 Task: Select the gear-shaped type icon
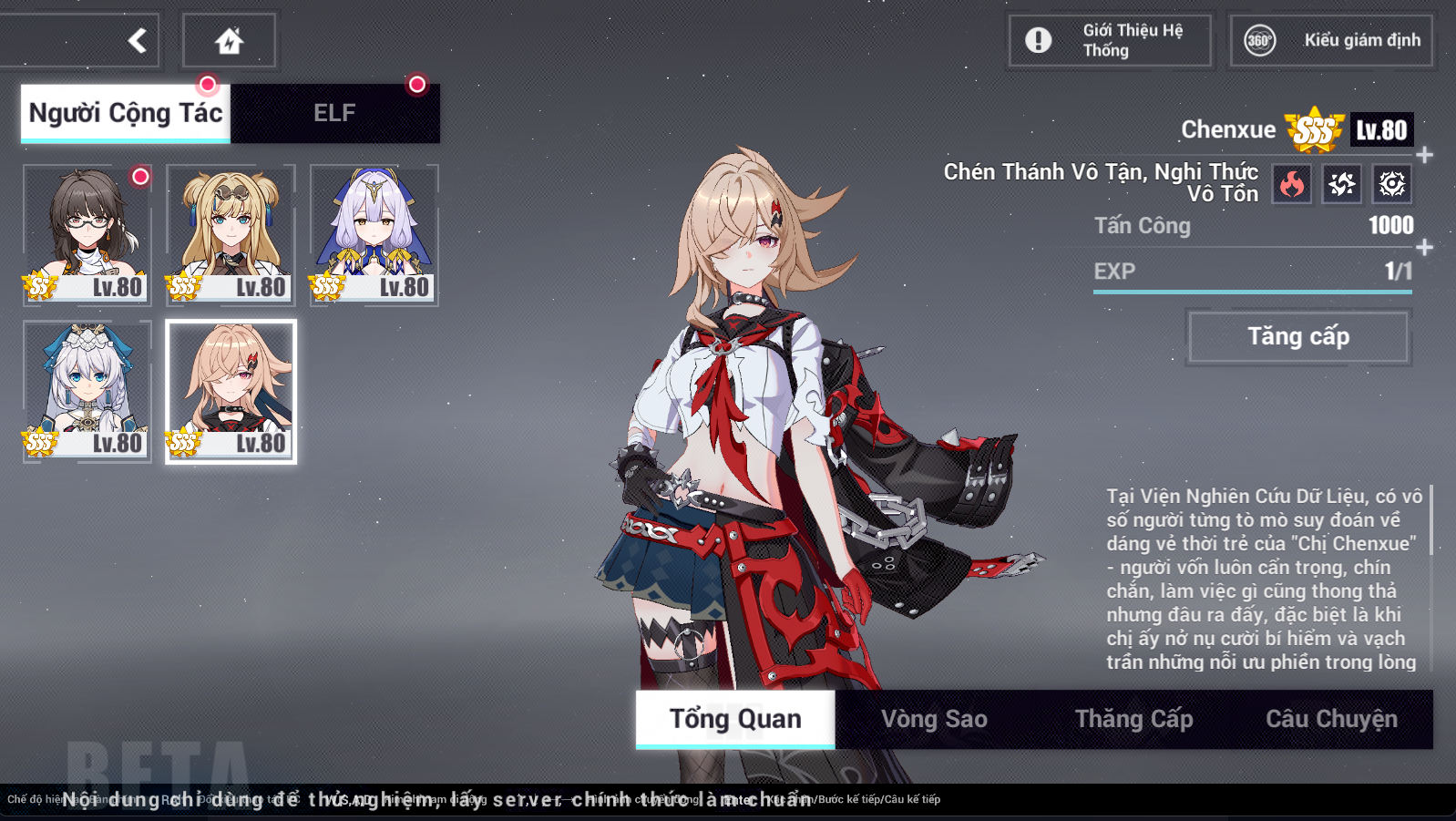coord(1390,183)
